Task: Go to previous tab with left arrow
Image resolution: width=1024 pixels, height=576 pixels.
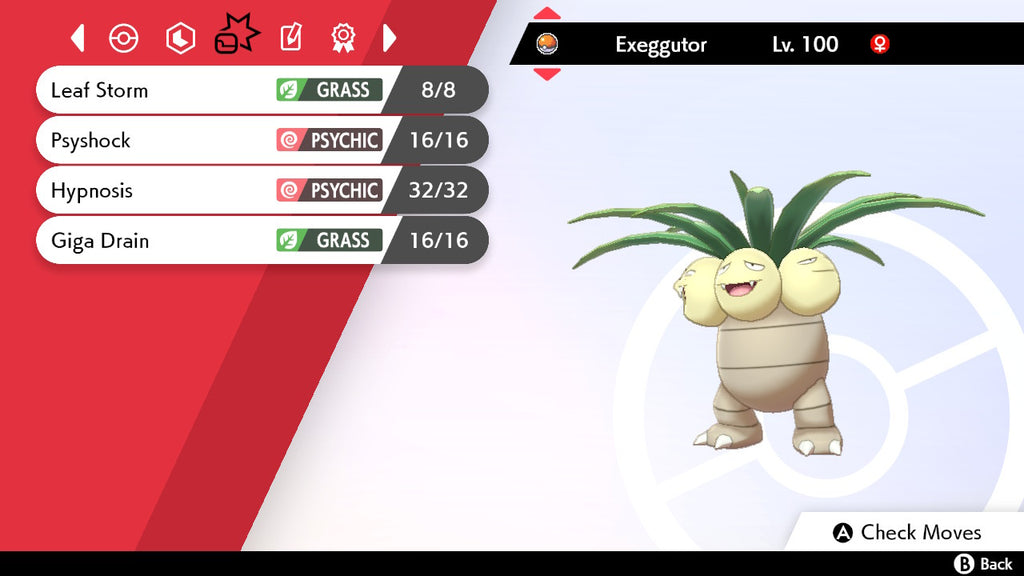Action: click(x=78, y=38)
